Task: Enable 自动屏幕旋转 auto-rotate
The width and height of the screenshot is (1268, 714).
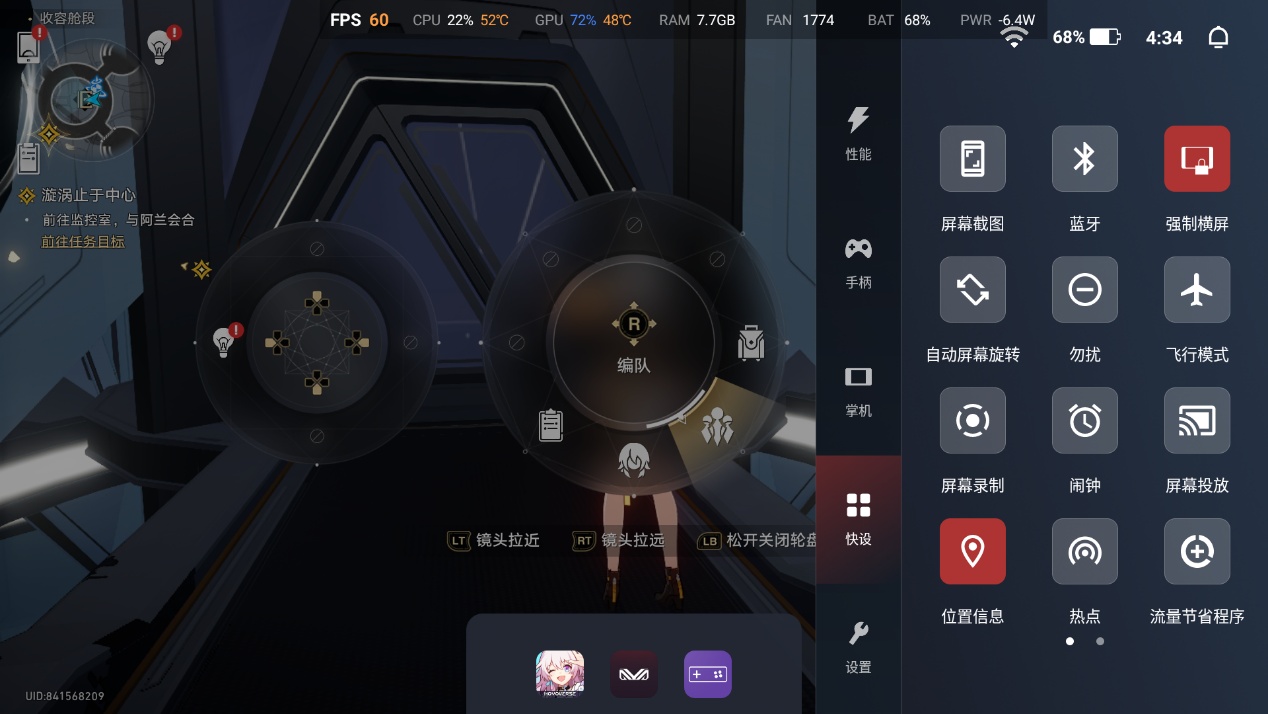Action: 972,290
